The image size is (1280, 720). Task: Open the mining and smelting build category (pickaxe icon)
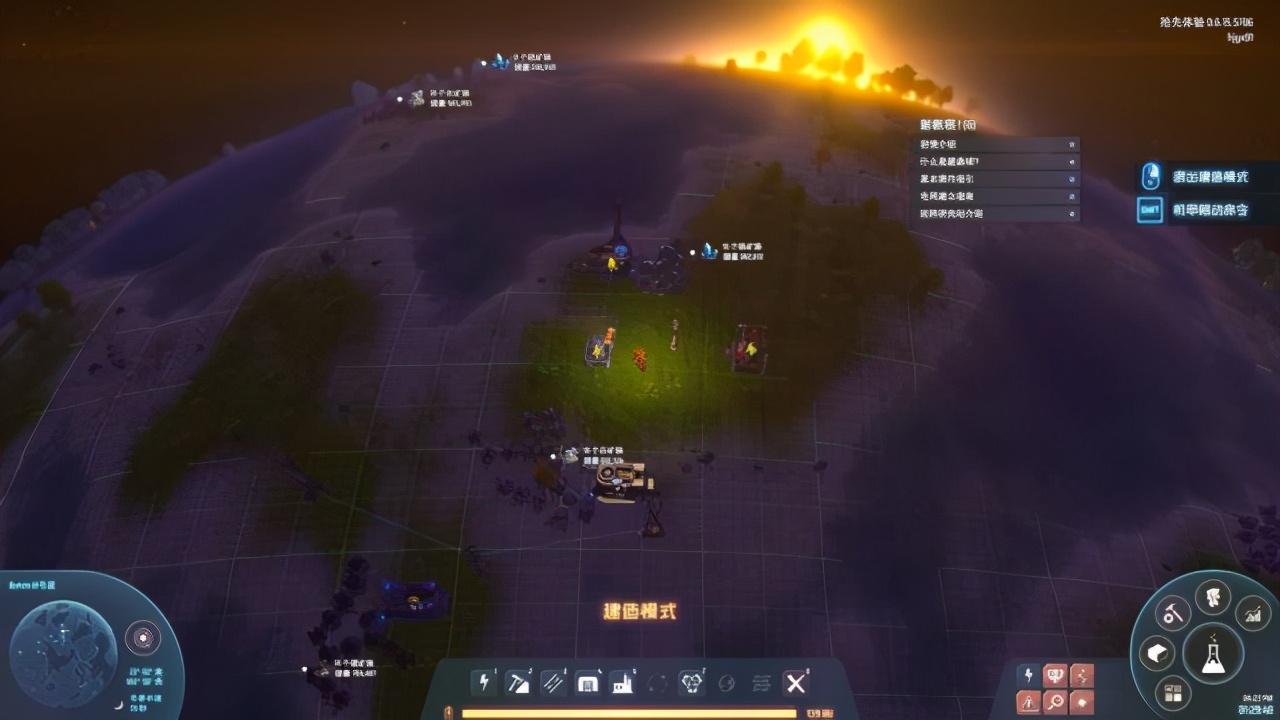click(x=519, y=683)
